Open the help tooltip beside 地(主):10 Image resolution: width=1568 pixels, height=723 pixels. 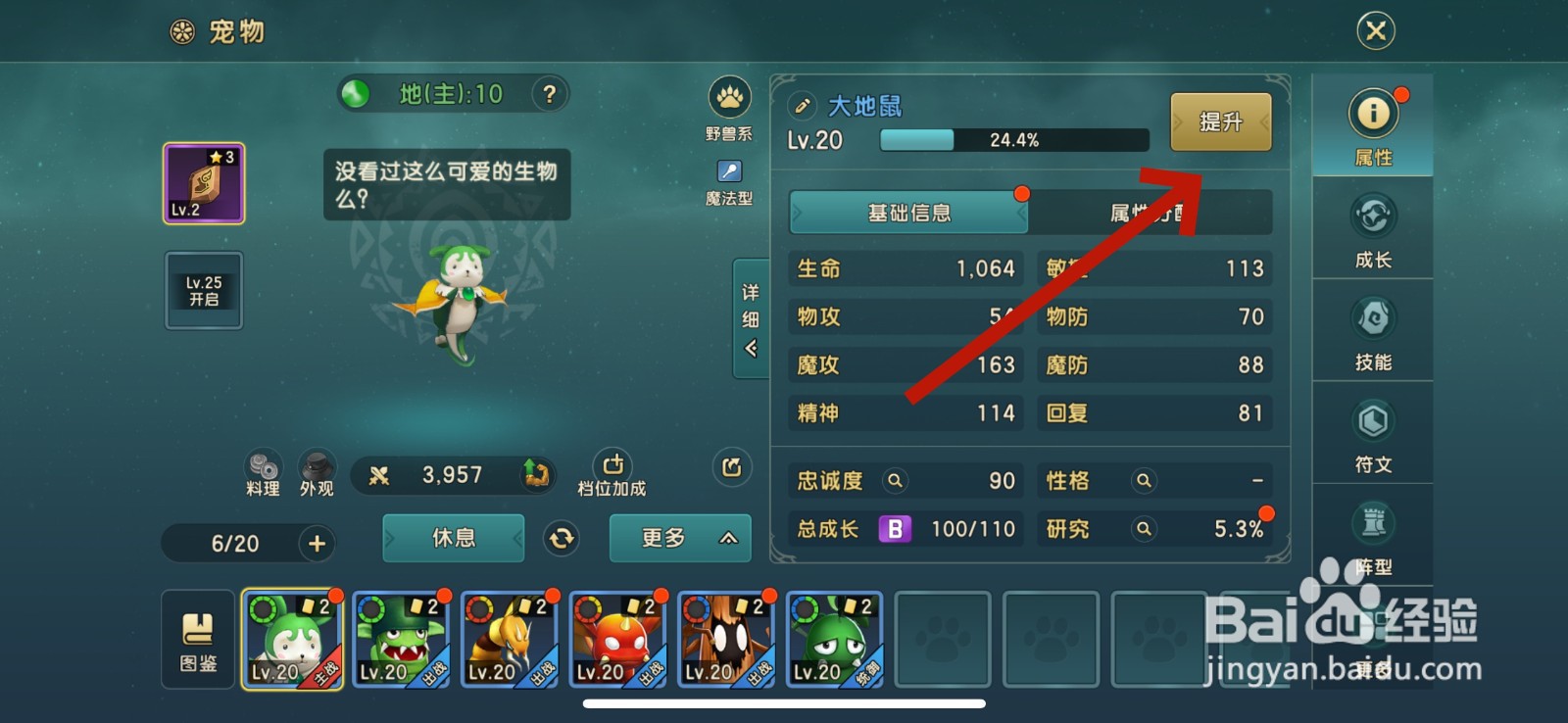point(551,93)
